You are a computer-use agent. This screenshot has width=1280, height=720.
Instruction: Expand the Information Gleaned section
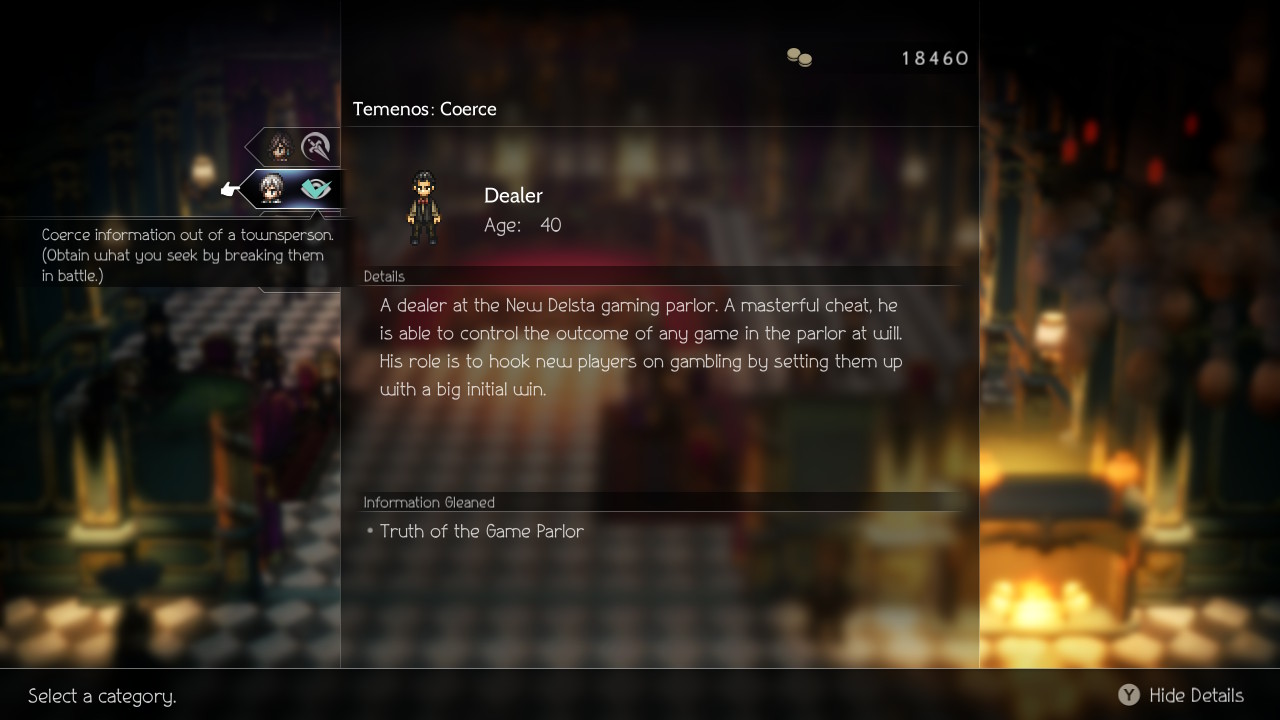(x=430, y=502)
